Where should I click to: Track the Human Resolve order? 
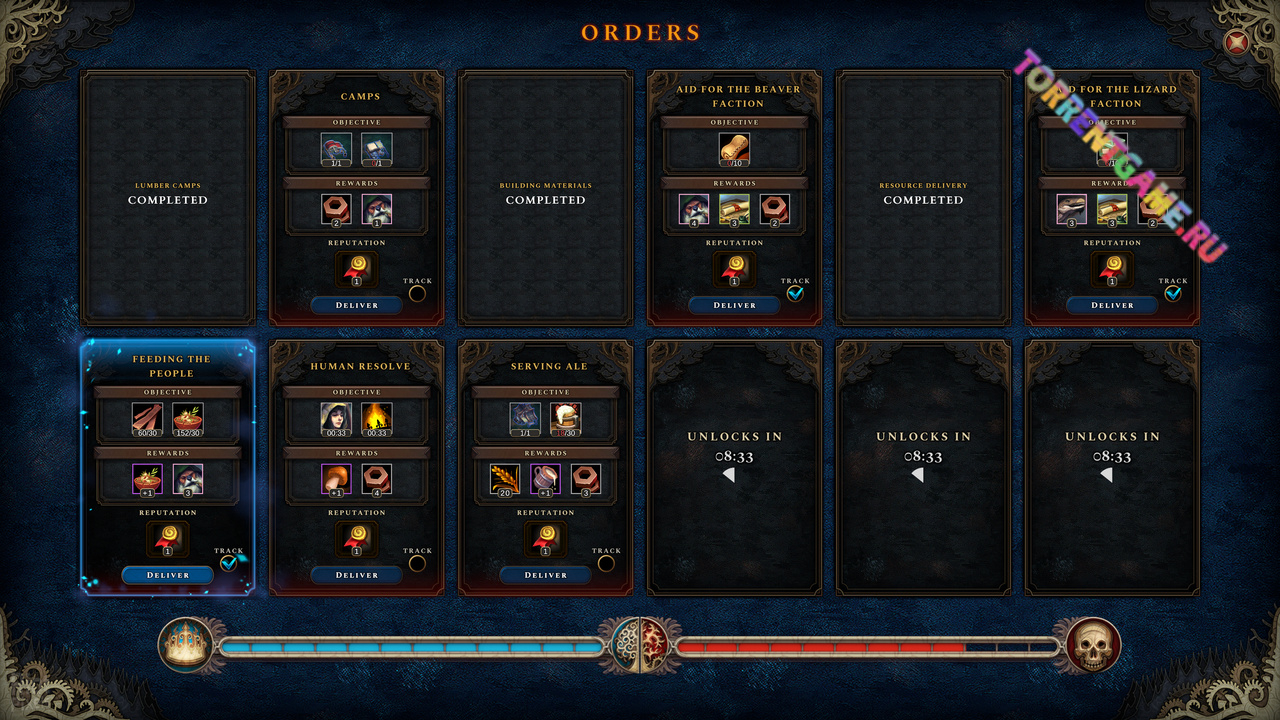click(x=417, y=563)
